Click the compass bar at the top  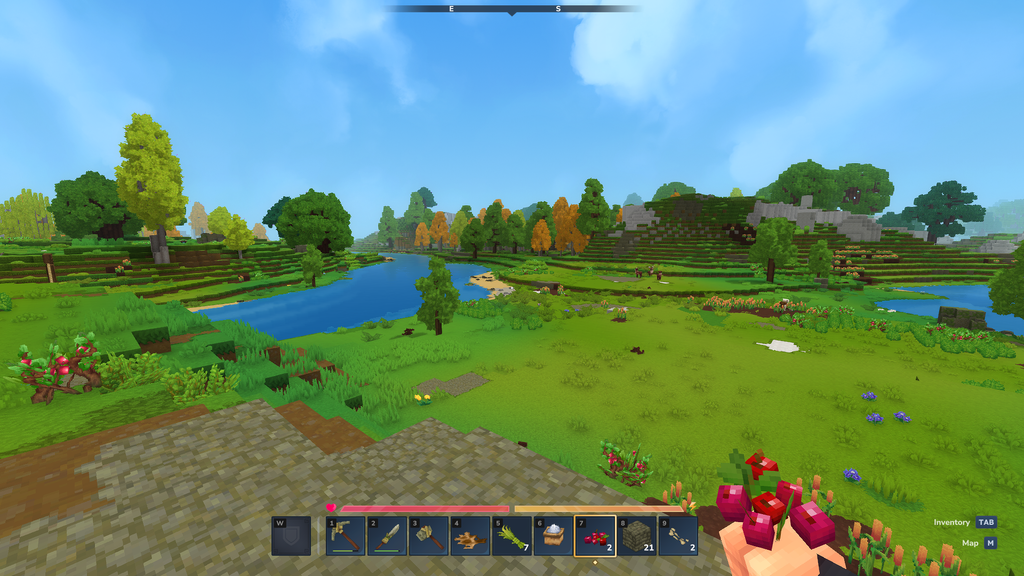512,9
